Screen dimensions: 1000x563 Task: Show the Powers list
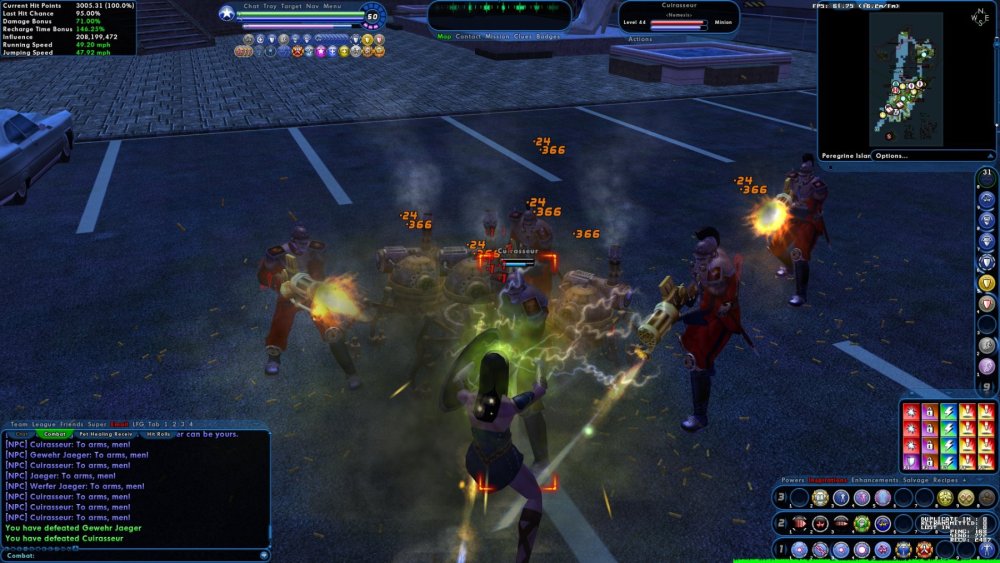[793, 480]
